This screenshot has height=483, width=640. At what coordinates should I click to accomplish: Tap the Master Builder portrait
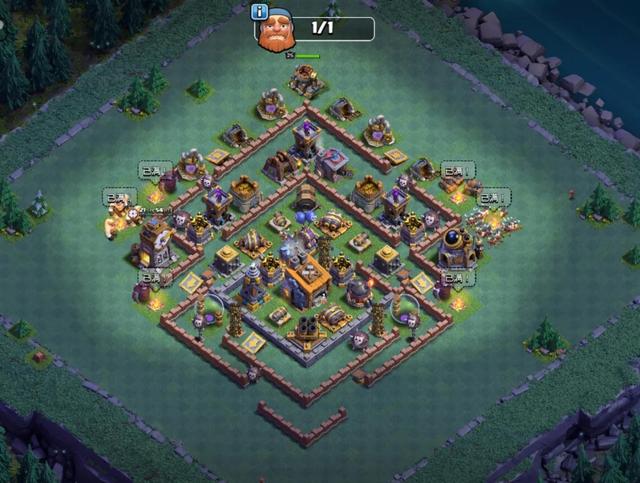pos(277,32)
